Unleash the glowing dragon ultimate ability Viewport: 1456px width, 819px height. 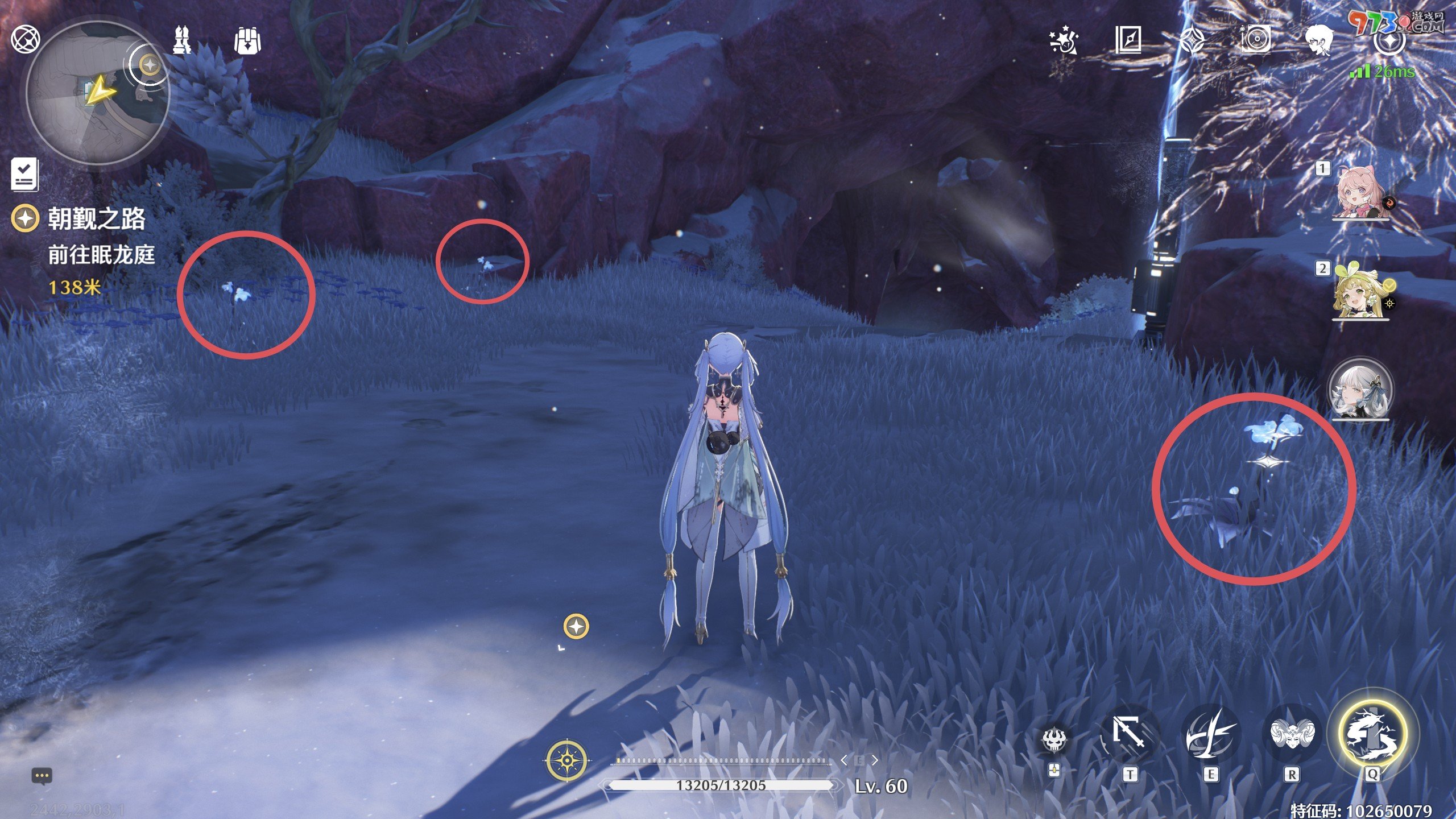tap(1372, 734)
